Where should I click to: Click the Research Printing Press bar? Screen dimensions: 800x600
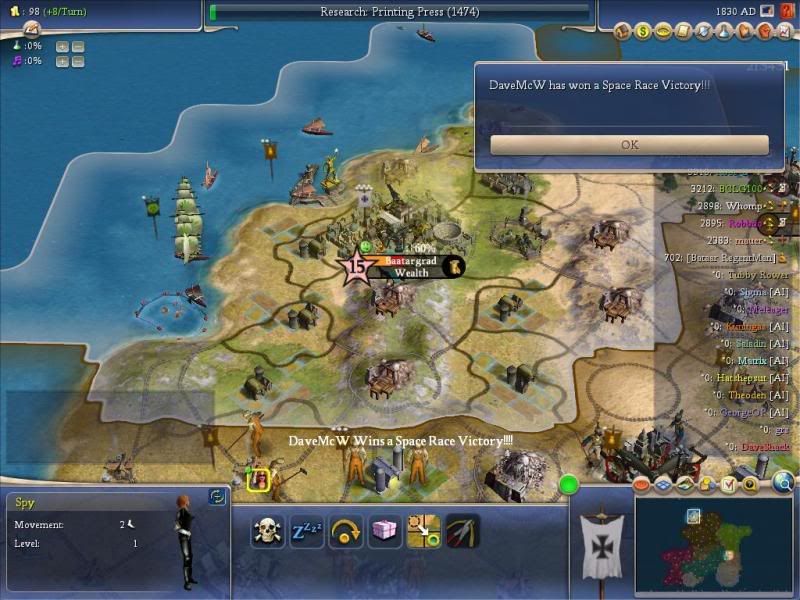(x=400, y=12)
